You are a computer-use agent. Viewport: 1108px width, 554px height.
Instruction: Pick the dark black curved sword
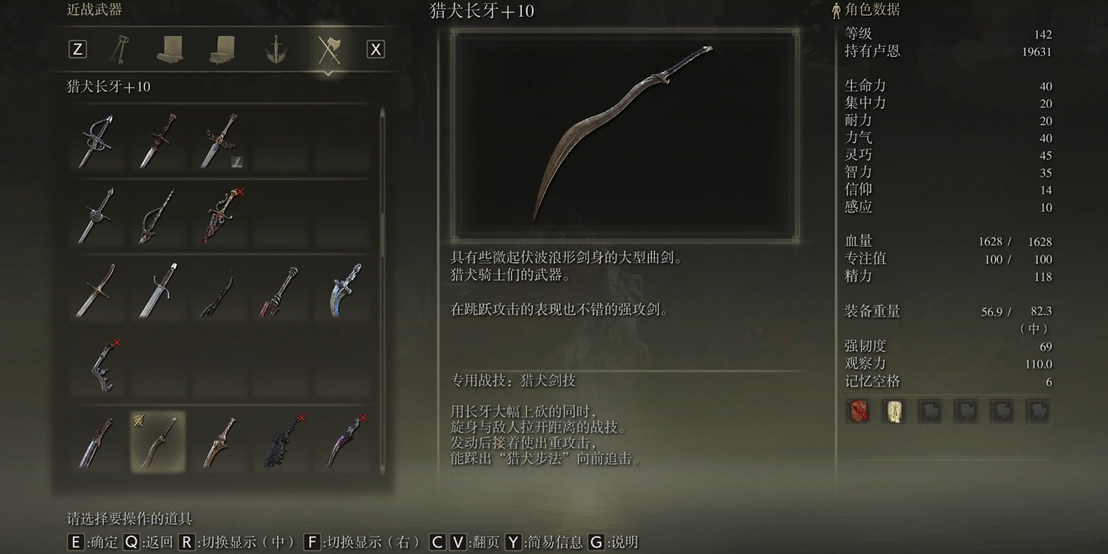[219, 291]
